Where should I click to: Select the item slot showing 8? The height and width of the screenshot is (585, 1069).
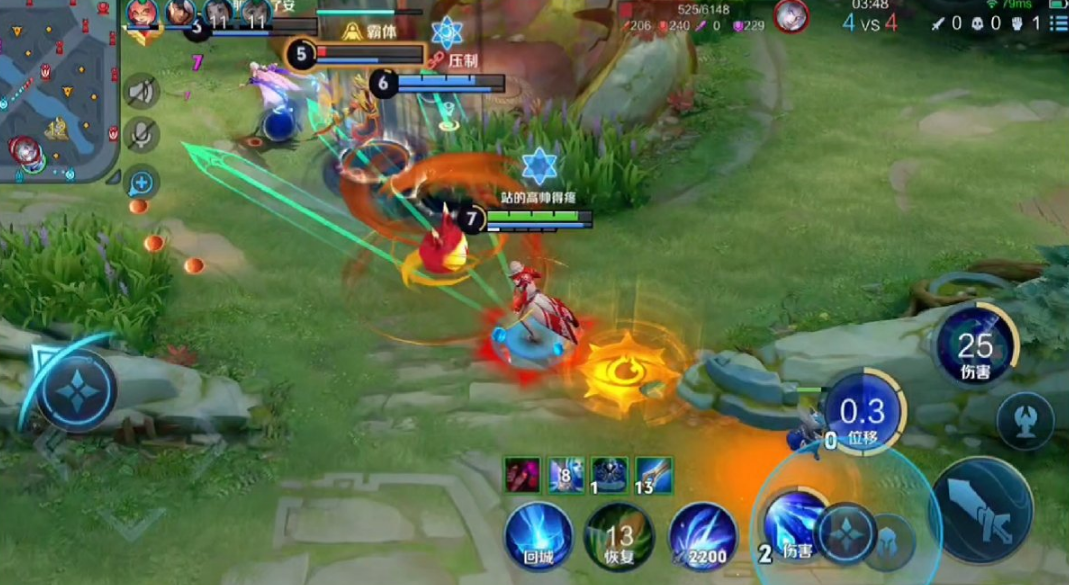(x=565, y=475)
